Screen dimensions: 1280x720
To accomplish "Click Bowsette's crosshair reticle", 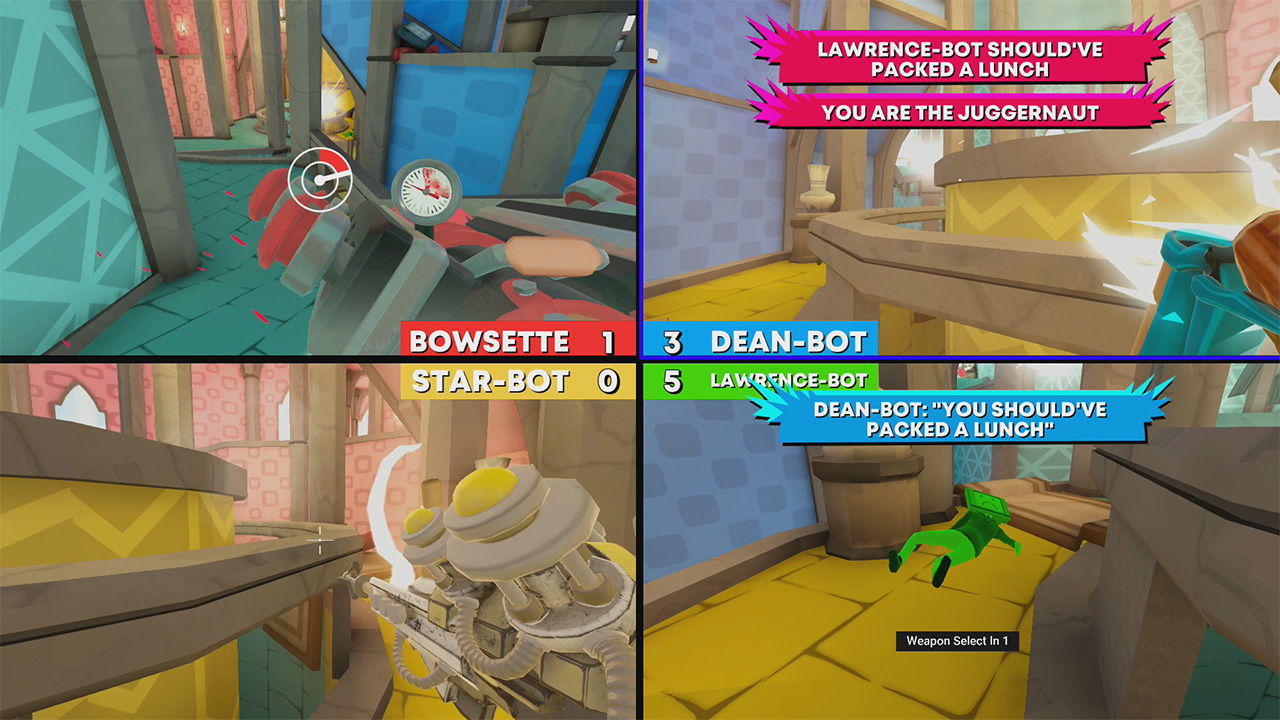I will tap(318, 177).
